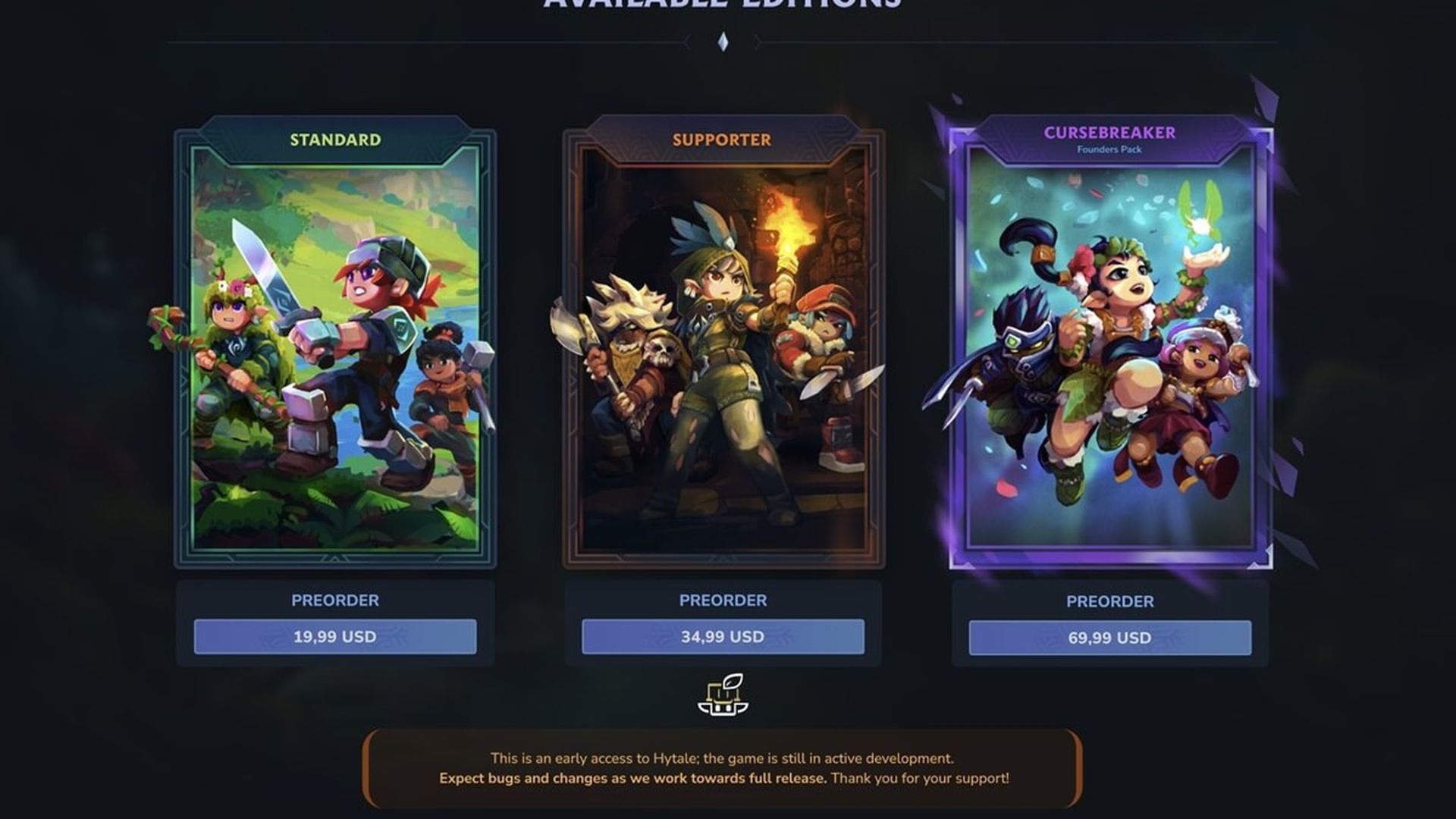Click the Preorder label above the Standard price
The image size is (1456, 819).
(334, 601)
